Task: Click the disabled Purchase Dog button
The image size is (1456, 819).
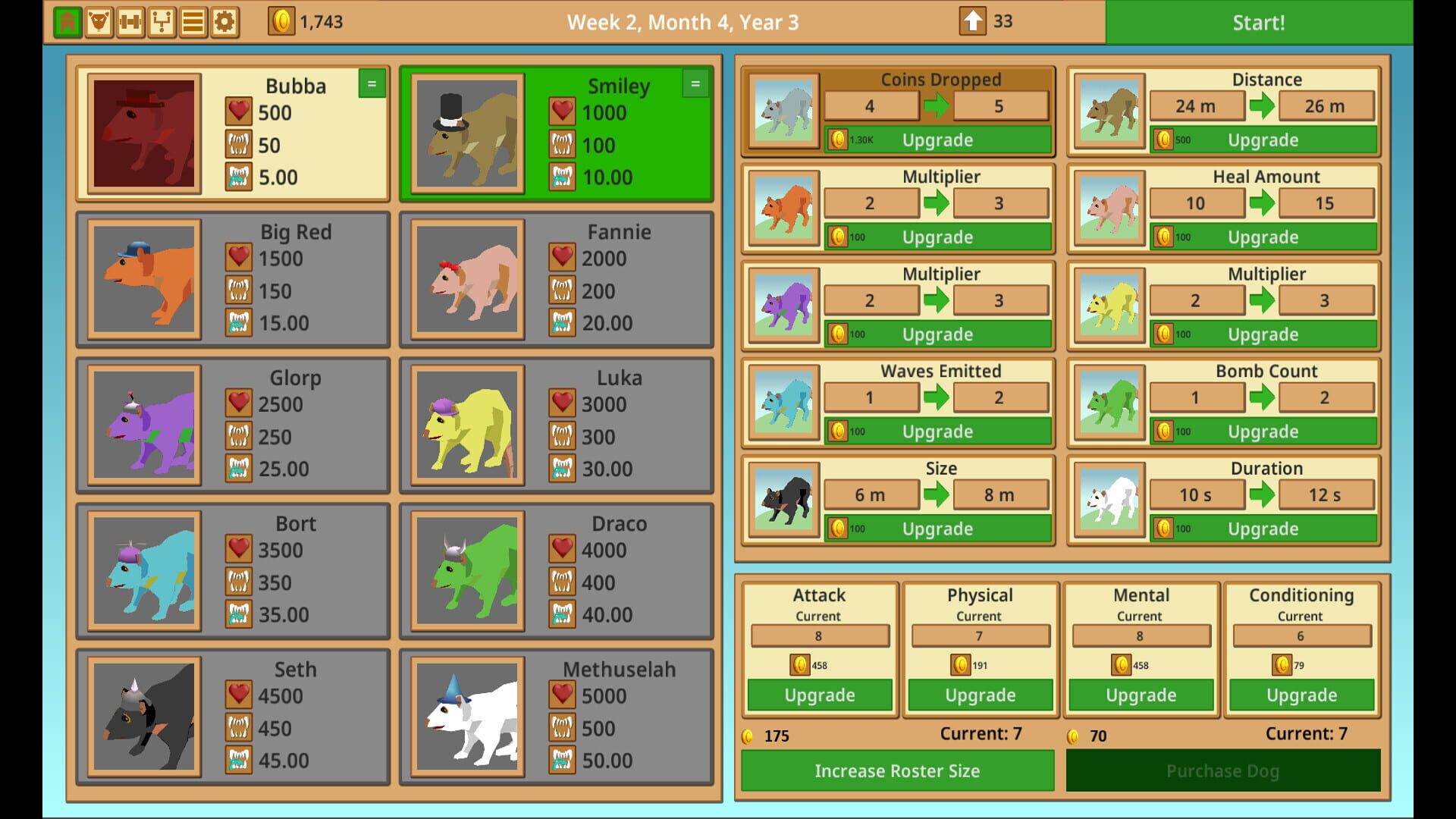Action: (1222, 770)
